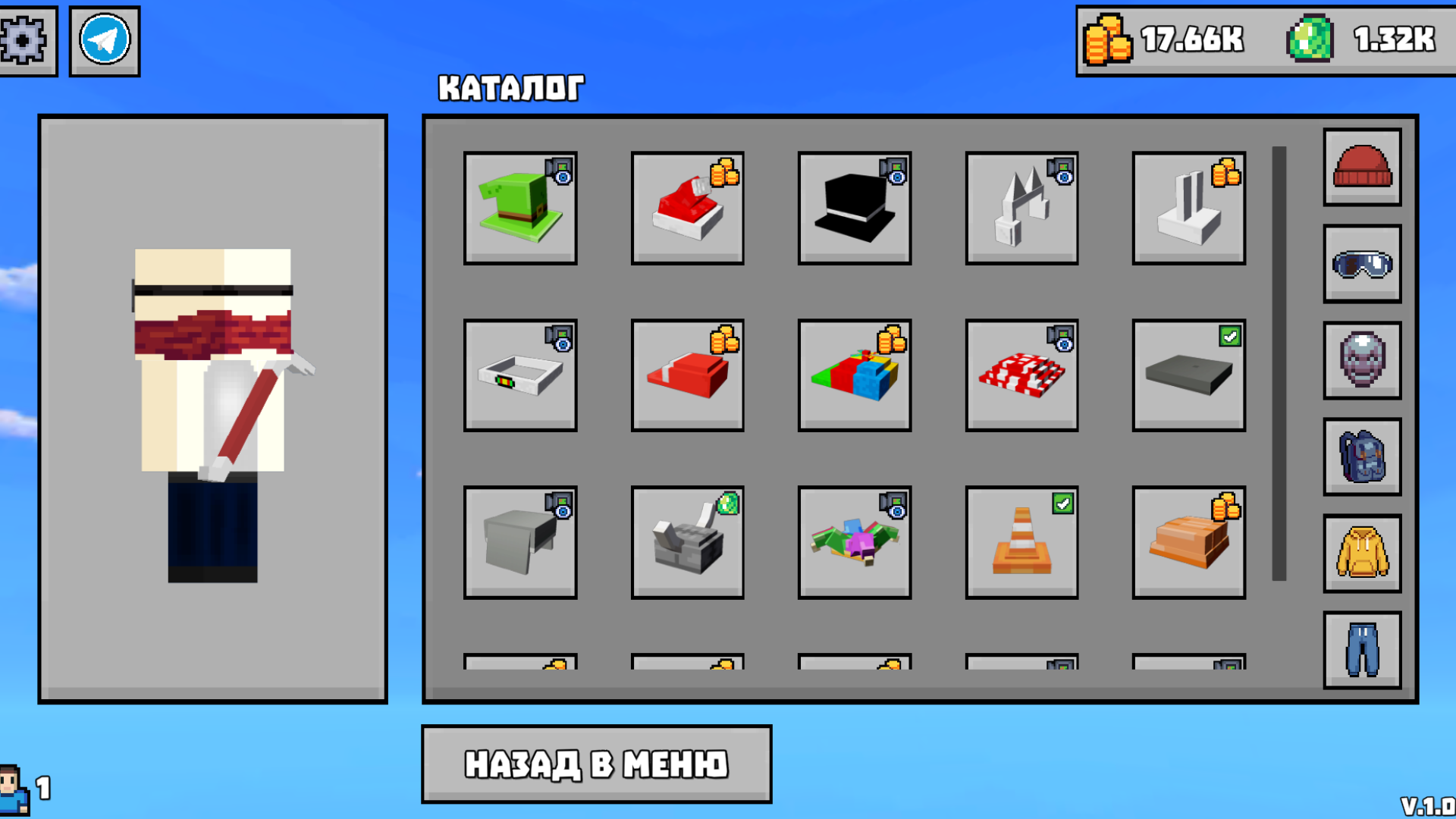Select the orange bricks hat item
The image size is (1456, 819).
click(1188, 543)
